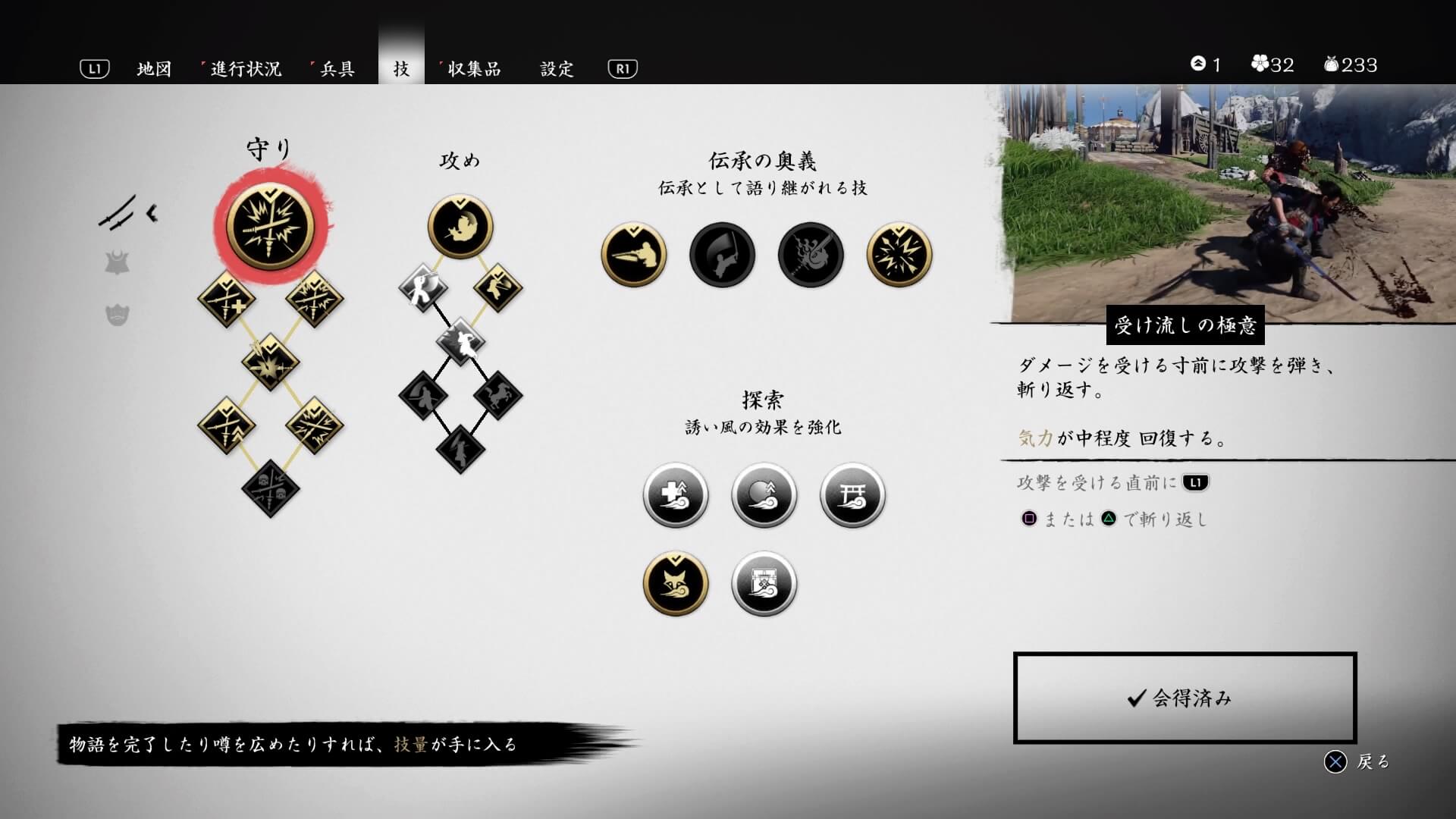
Task: Select the explosion burst mythic technique icon
Action: pyautogui.click(x=899, y=255)
